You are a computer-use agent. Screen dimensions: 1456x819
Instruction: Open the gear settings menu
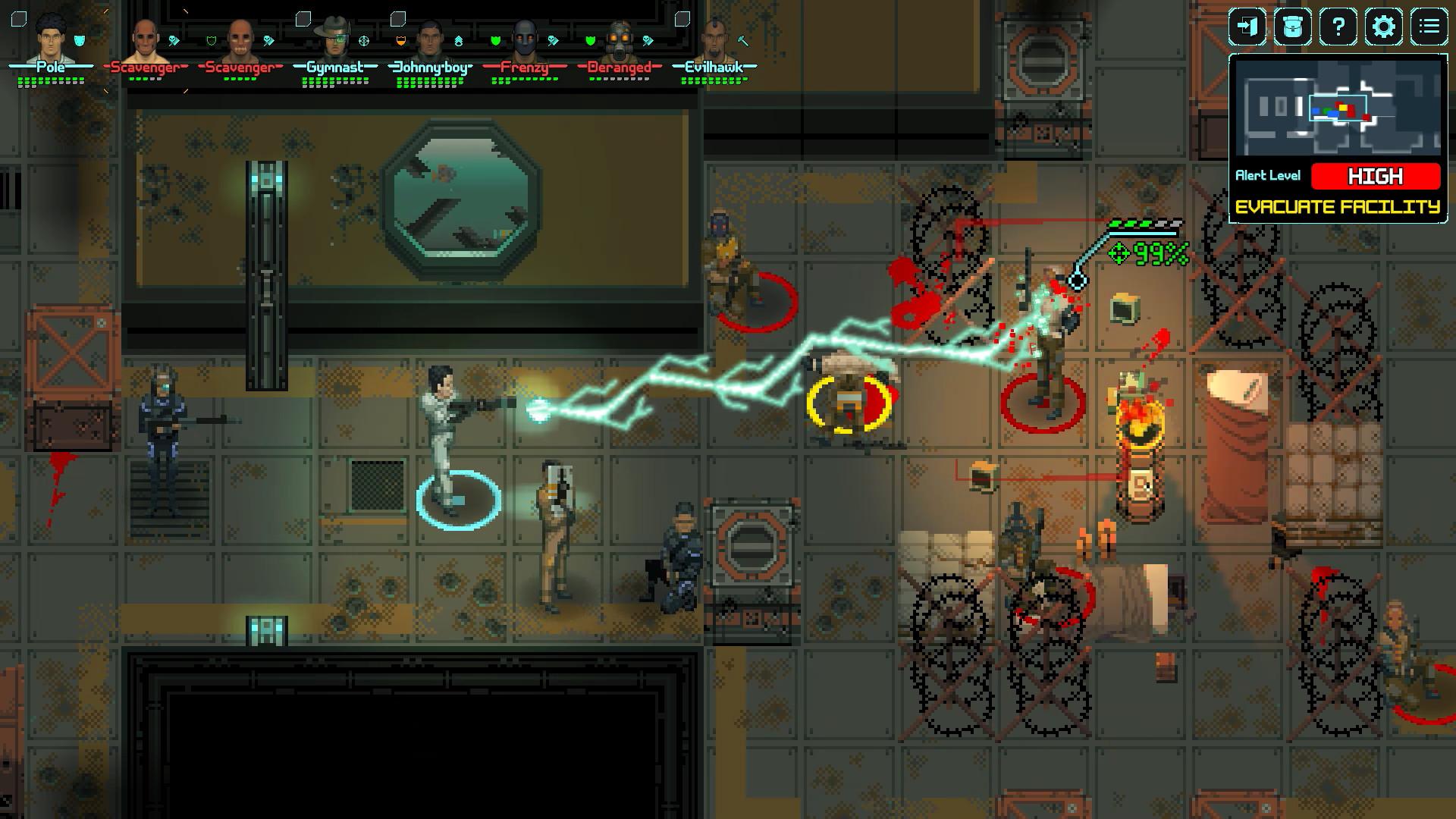(x=1383, y=27)
